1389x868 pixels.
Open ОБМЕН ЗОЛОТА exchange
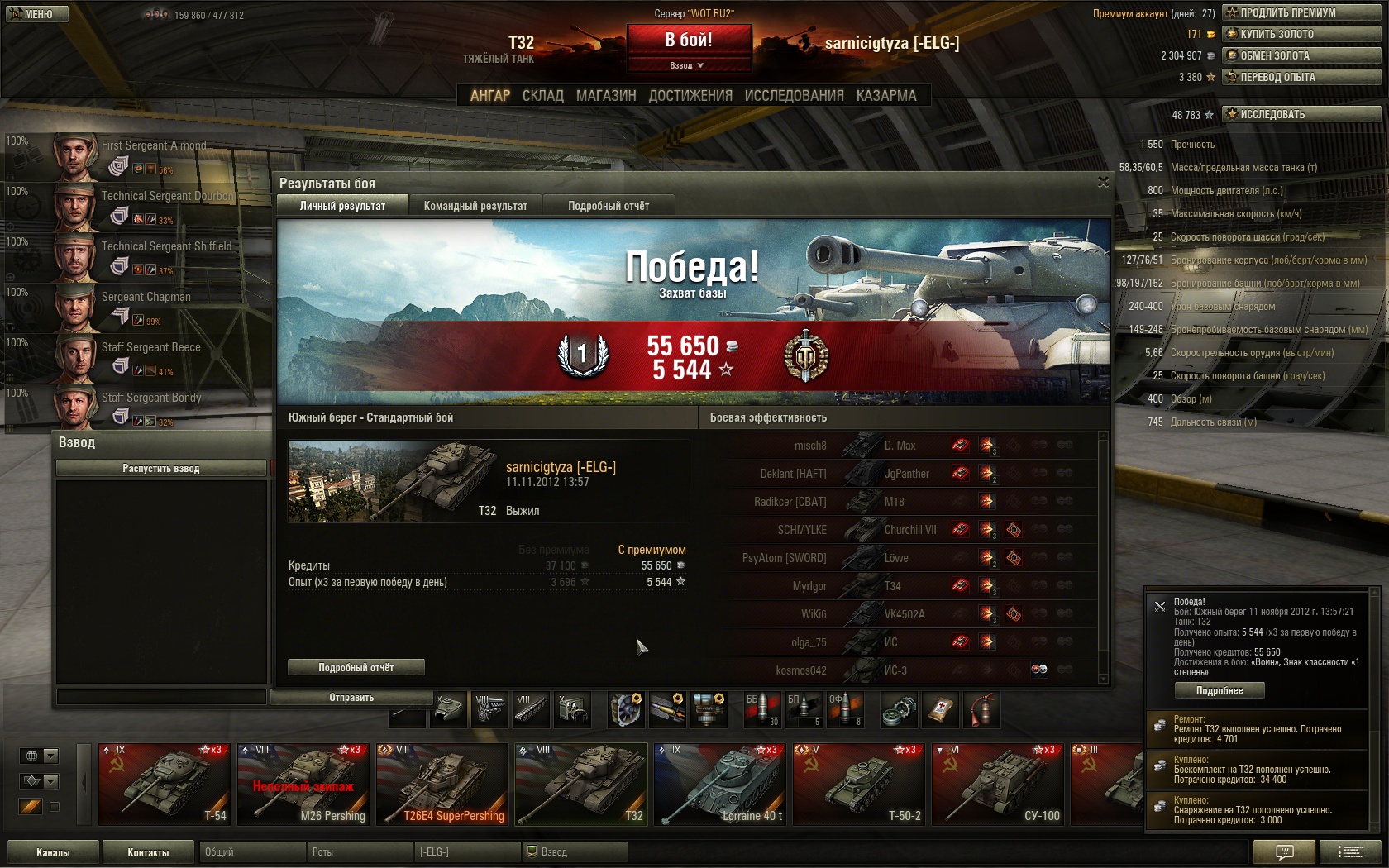pos(1301,55)
